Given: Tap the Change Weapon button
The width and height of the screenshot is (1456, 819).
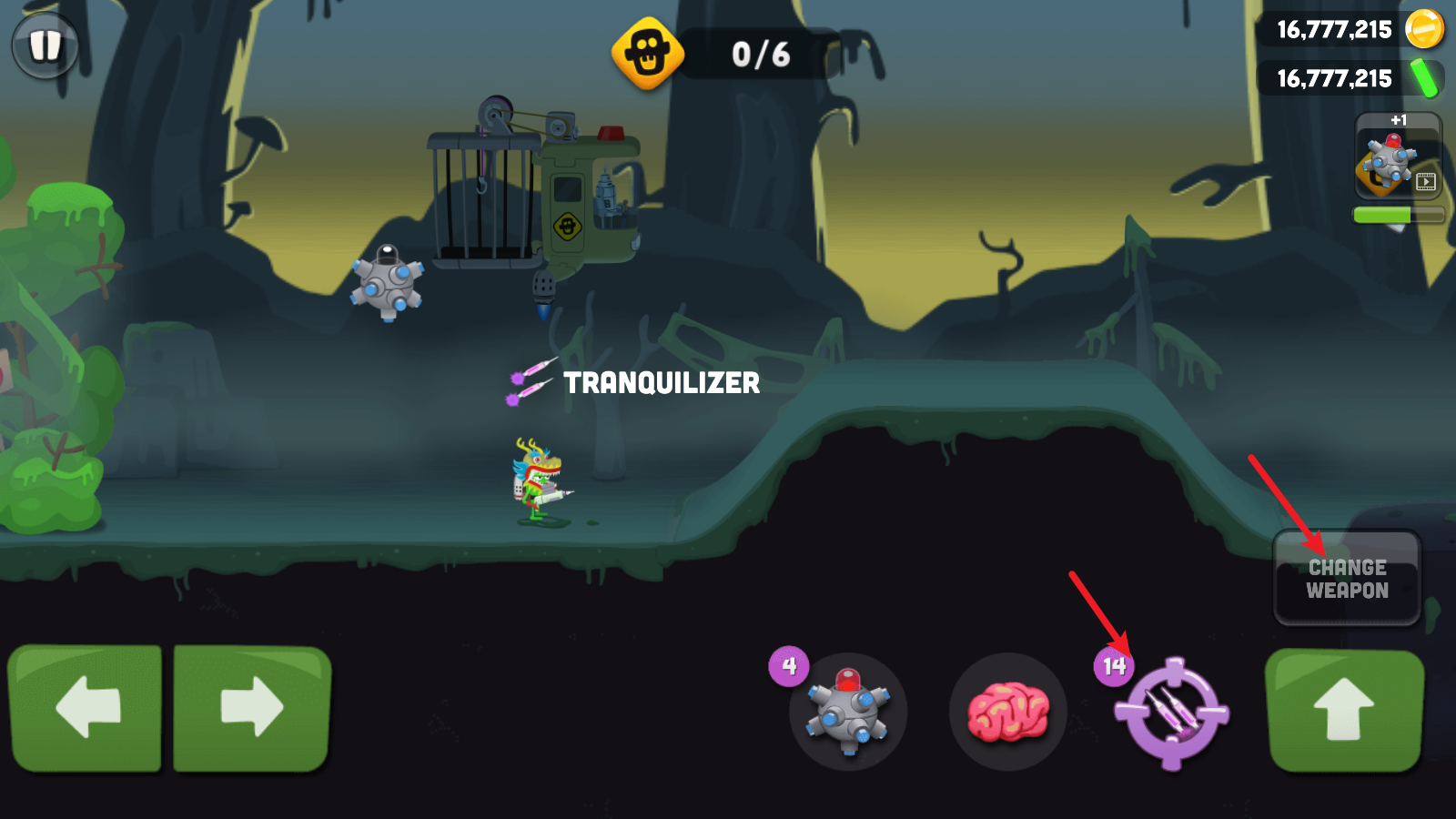Looking at the screenshot, I should pos(1347,579).
